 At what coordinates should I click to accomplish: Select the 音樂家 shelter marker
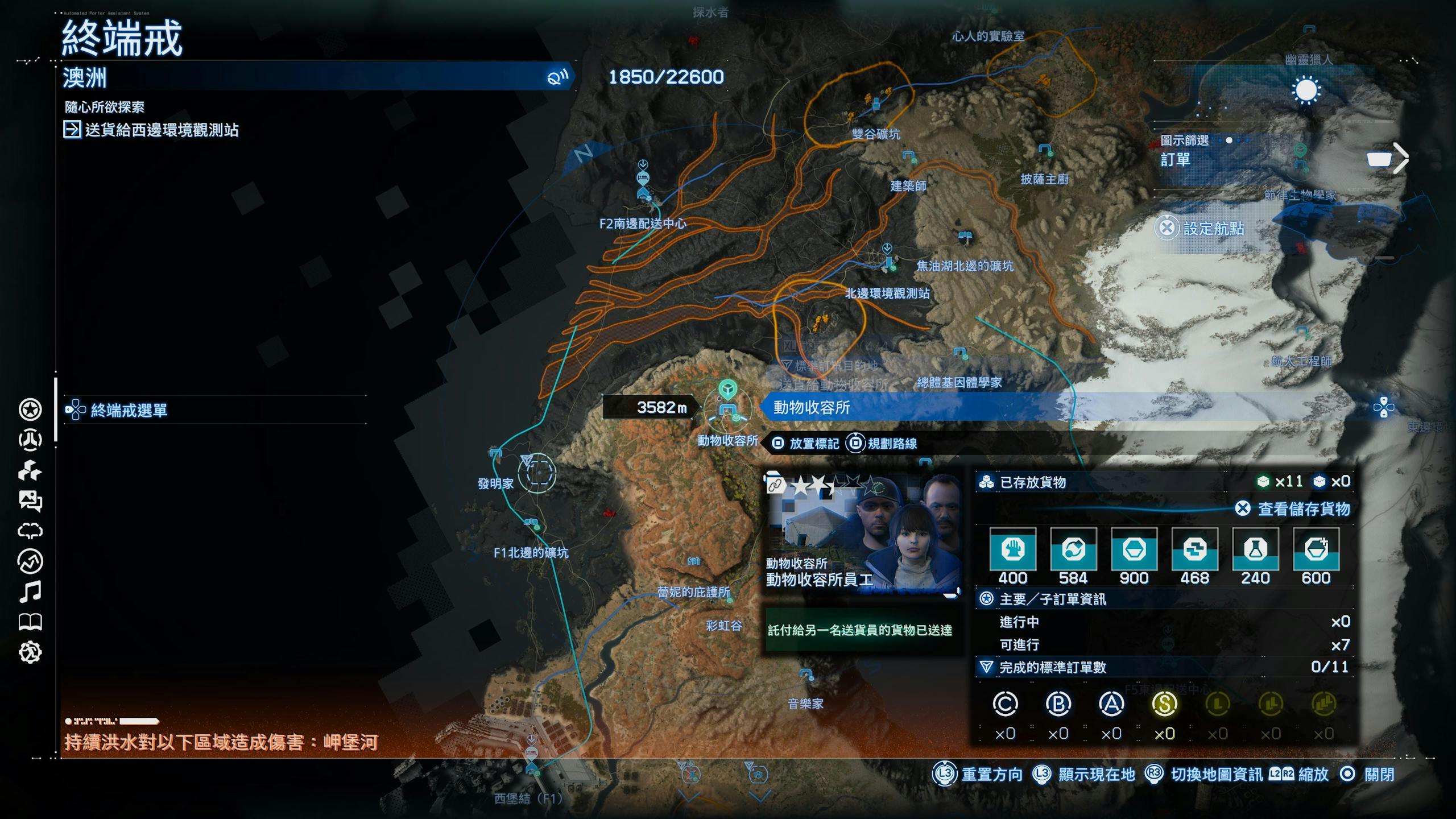[806, 676]
